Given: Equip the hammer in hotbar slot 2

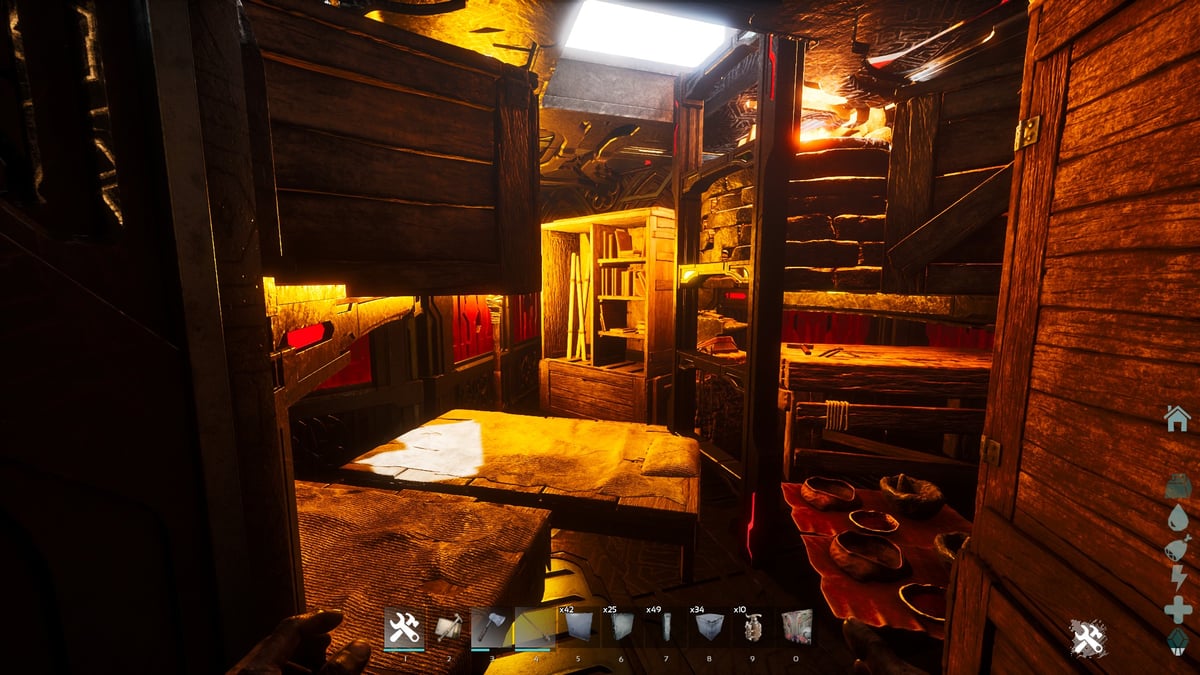Looking at the screenshot, I should (448, 628).
